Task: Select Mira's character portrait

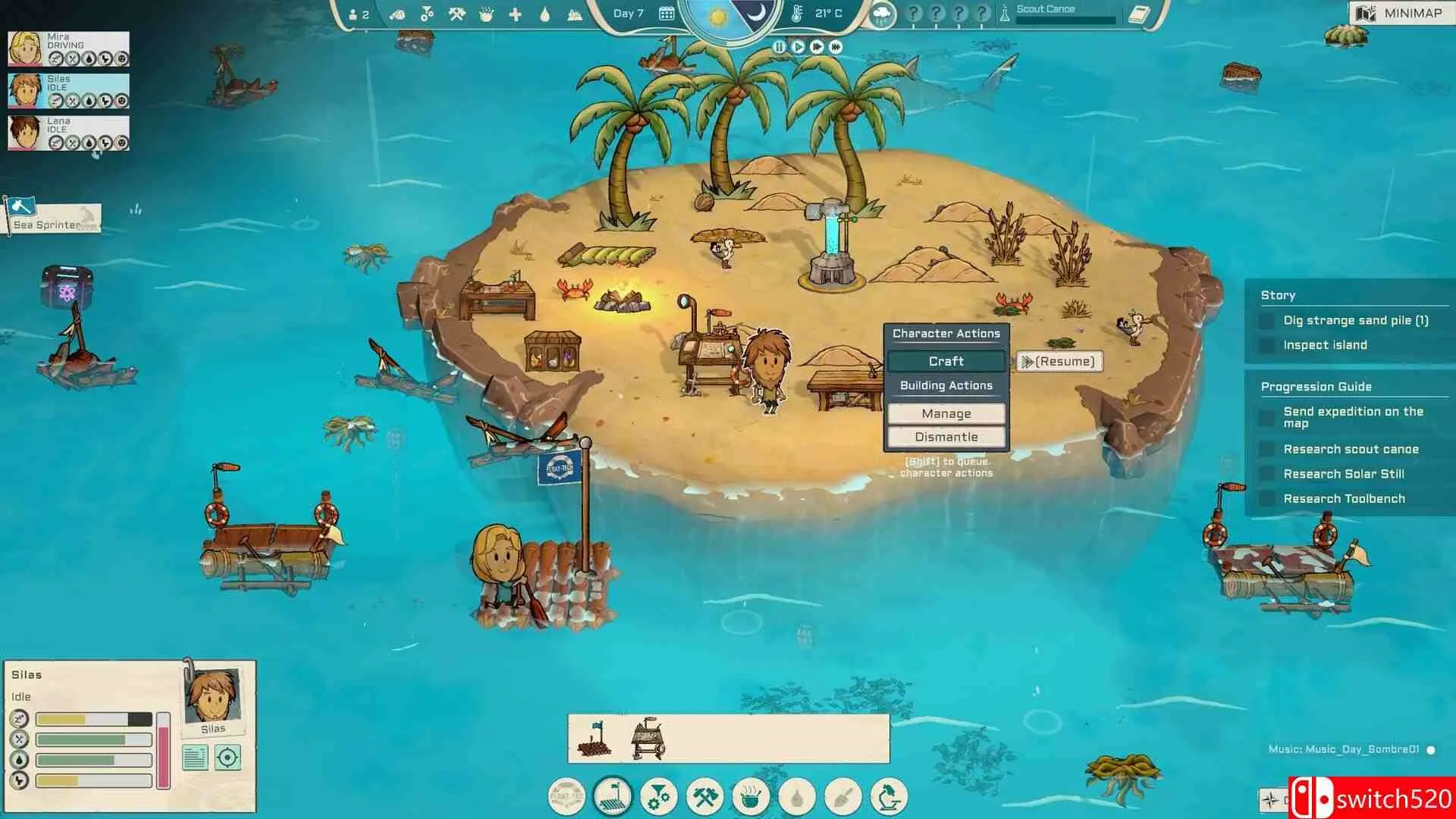Action: point(25,49)
